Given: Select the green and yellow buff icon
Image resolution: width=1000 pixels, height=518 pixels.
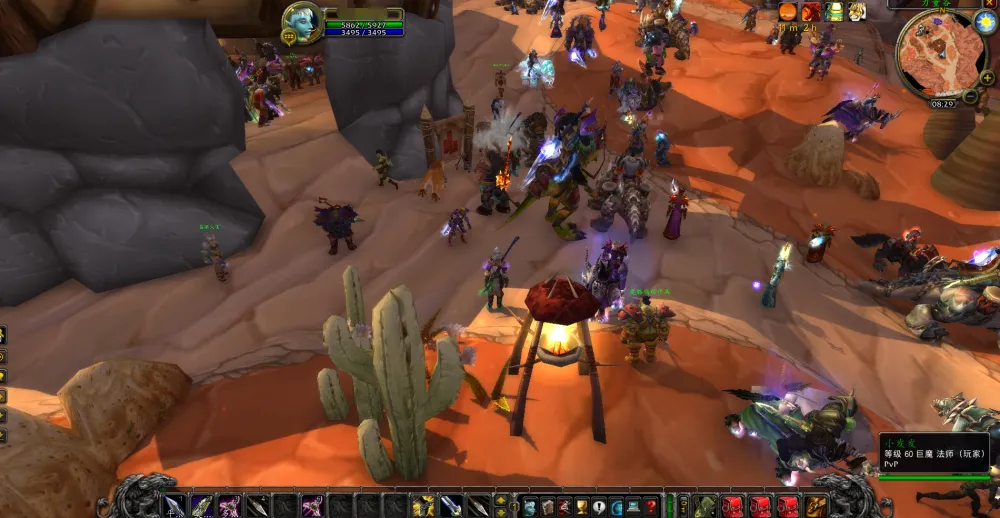Looking at the screenshot, I should pyautogui.click(x=834, y=12).
